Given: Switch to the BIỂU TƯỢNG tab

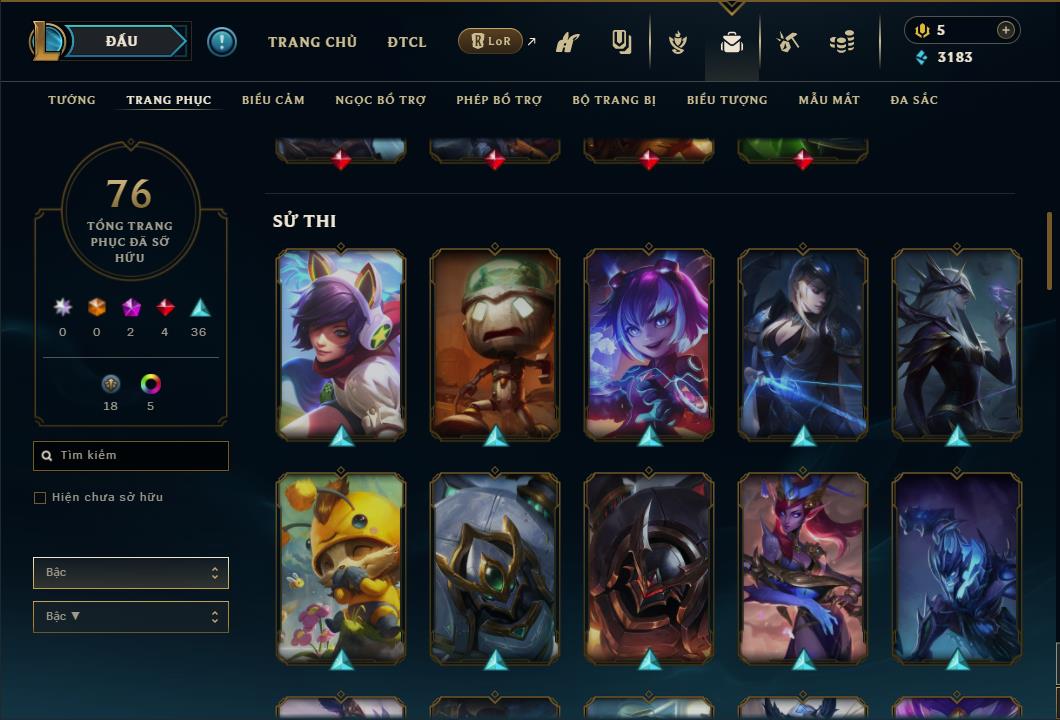Looking at the screenshot, I should (x=727, y=100).
